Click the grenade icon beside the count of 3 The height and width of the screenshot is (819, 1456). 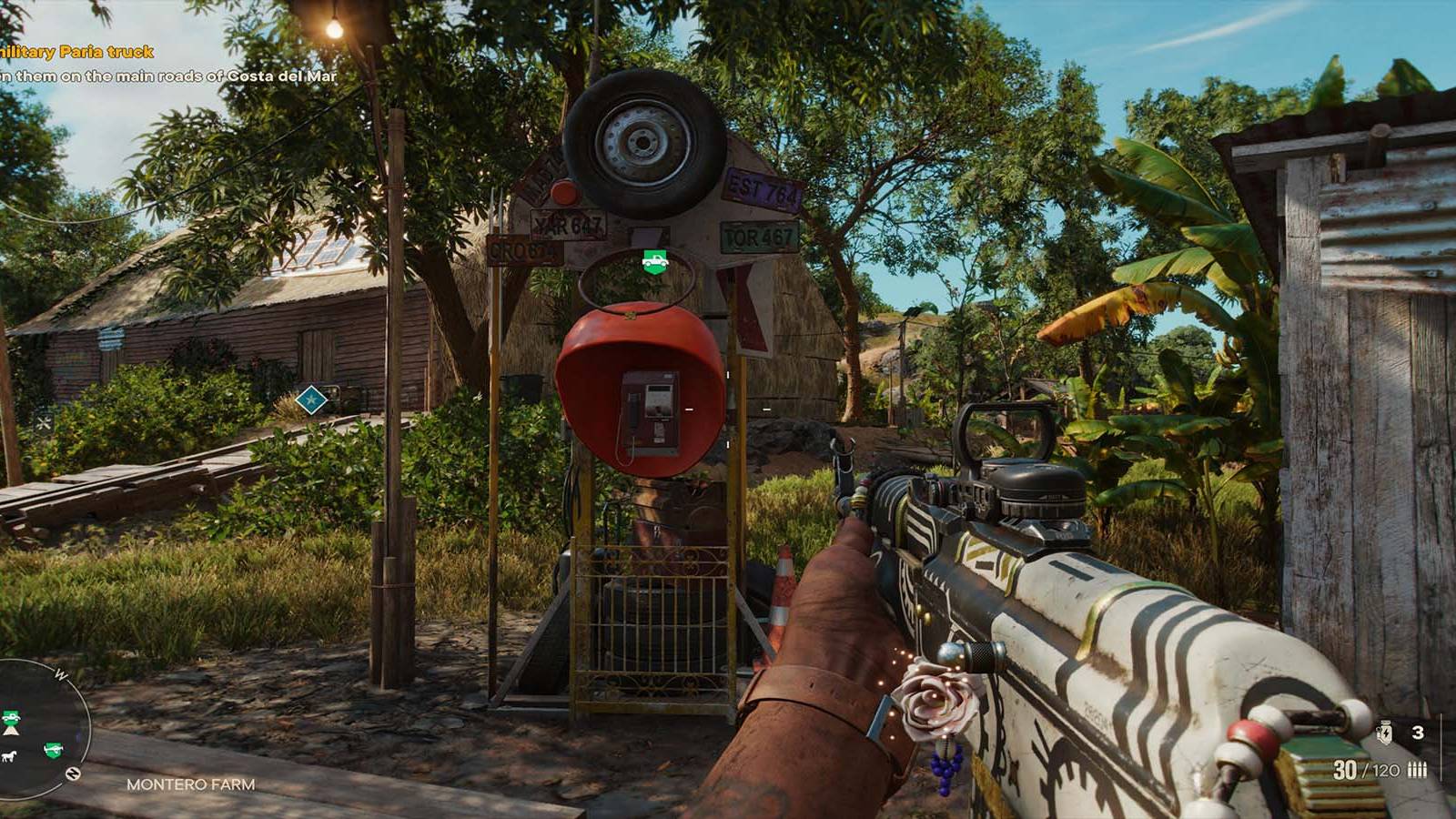click(1385, 733)
